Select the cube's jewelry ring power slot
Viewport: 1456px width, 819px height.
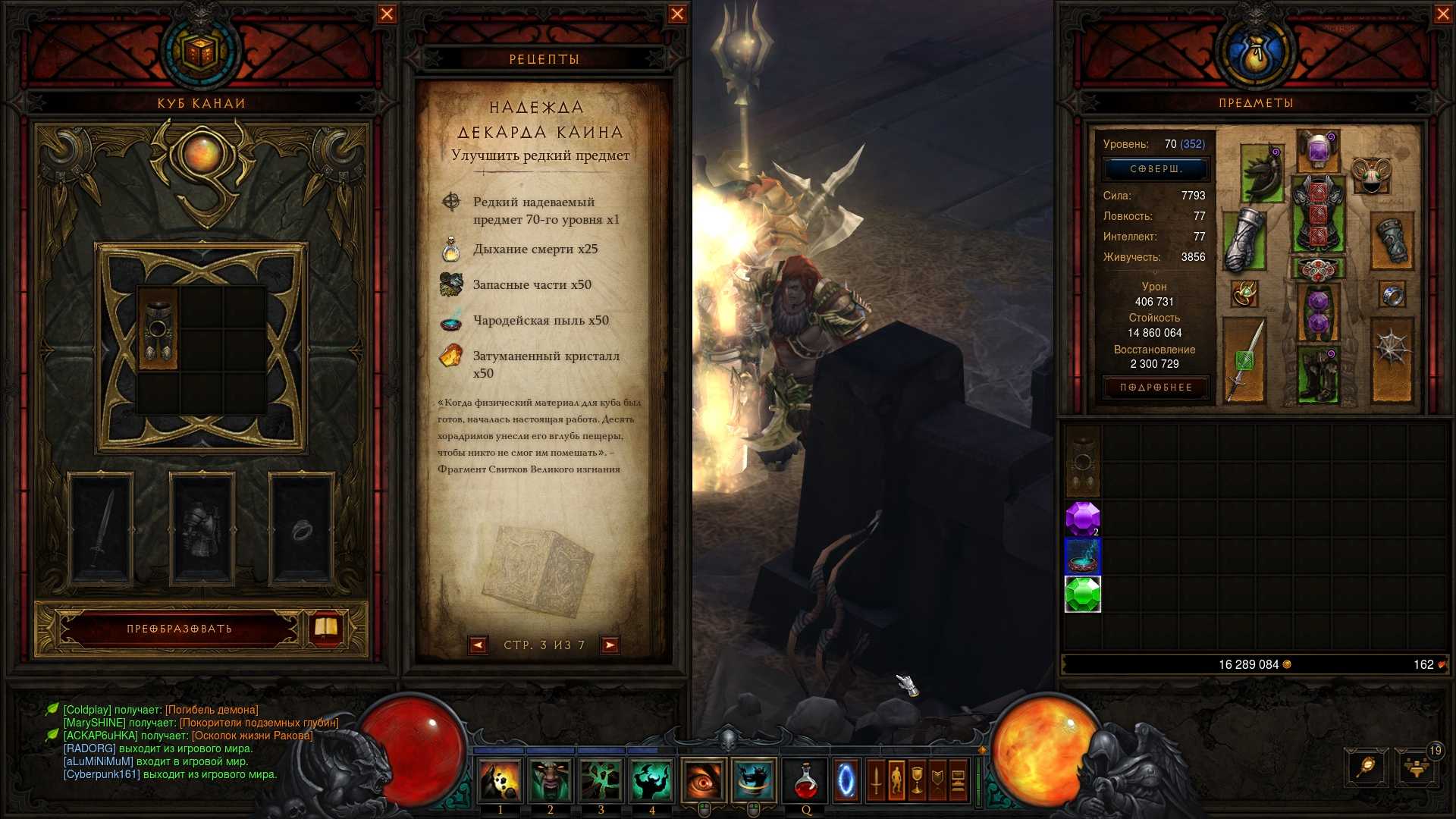[x=302, y=529]
